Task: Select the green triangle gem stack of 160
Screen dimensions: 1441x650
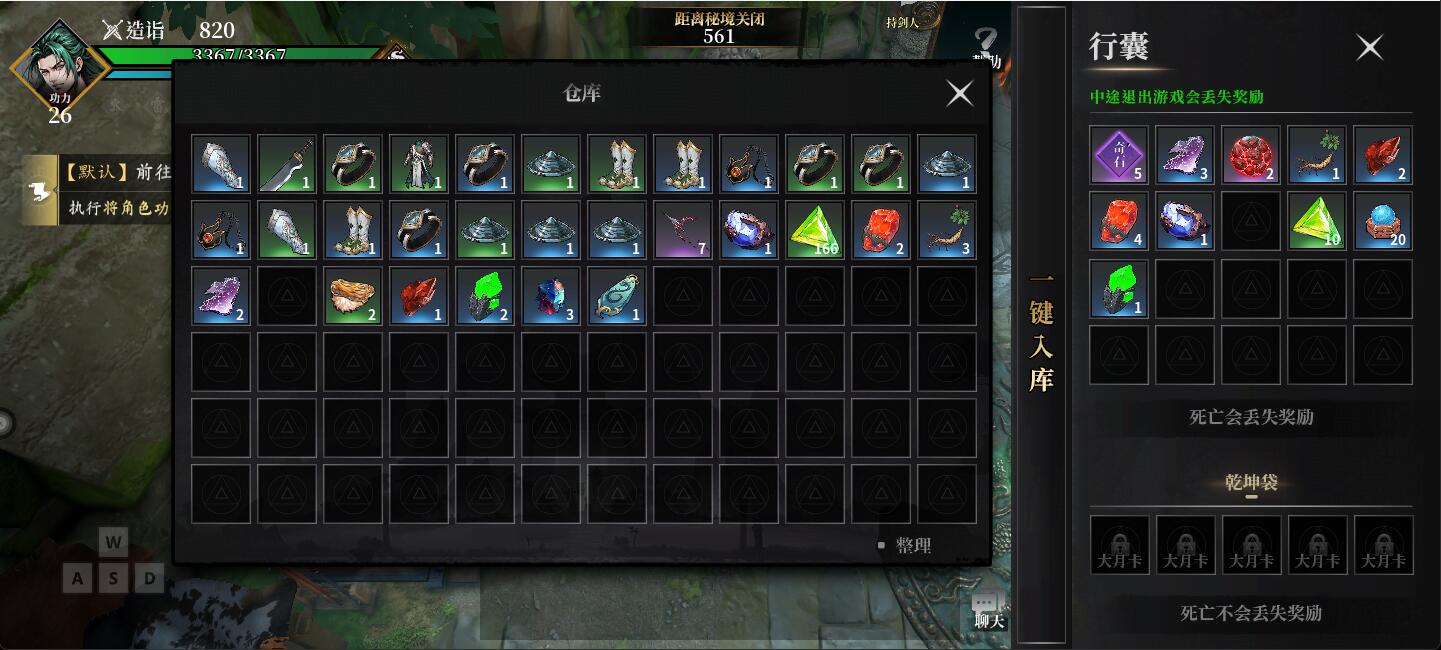Action: 814,230
